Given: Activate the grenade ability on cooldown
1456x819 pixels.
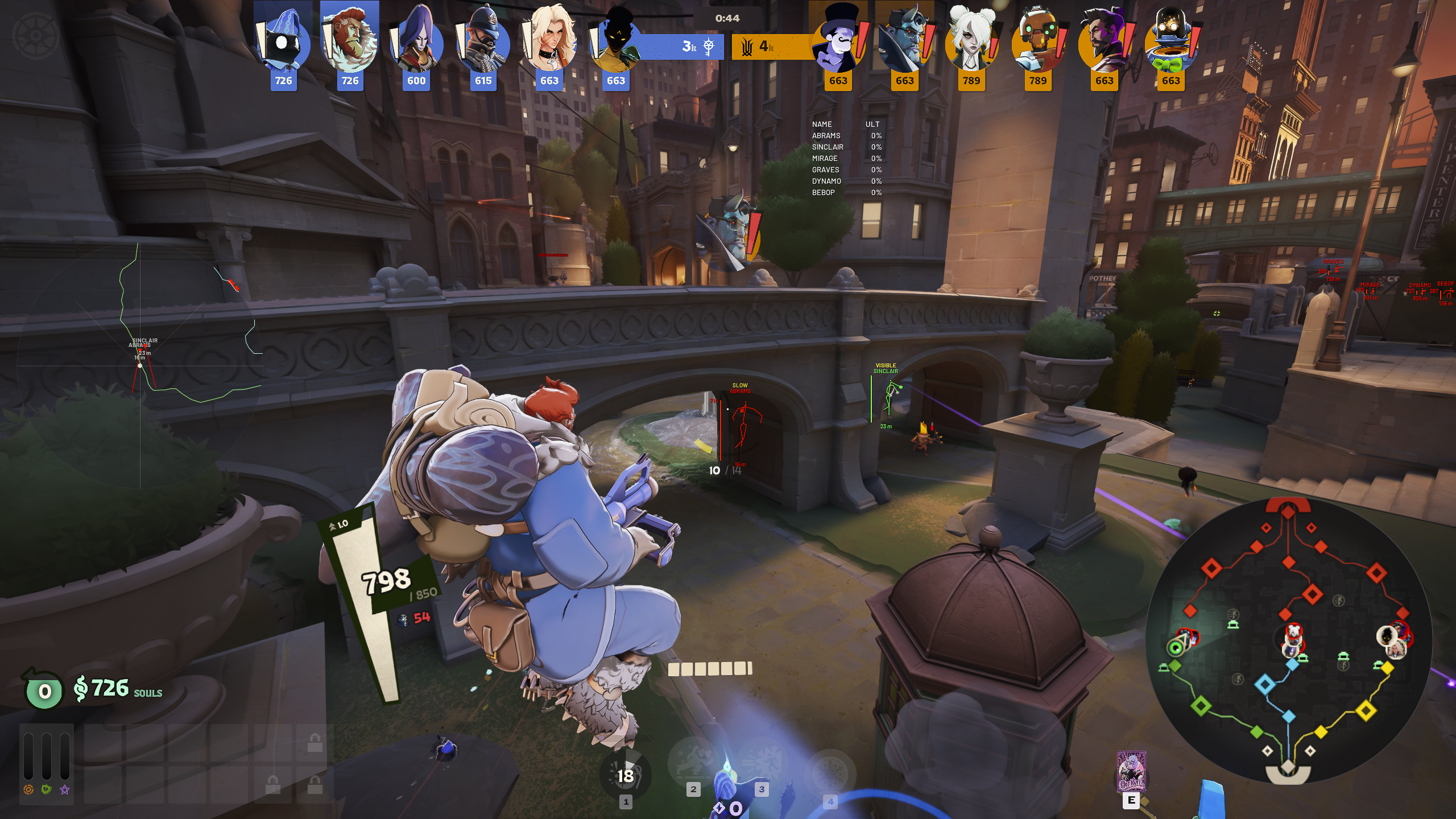Looking at the screenshot, I should click(x=625, y=775).
